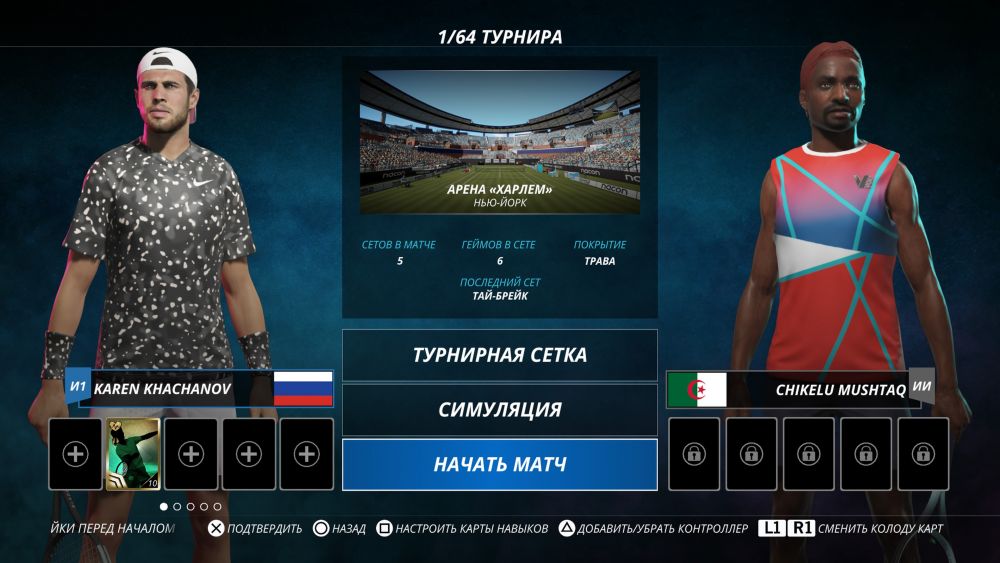Start the match with Начать матч
This screenshot has height=563, width=1000.
(x=499, y=465)
